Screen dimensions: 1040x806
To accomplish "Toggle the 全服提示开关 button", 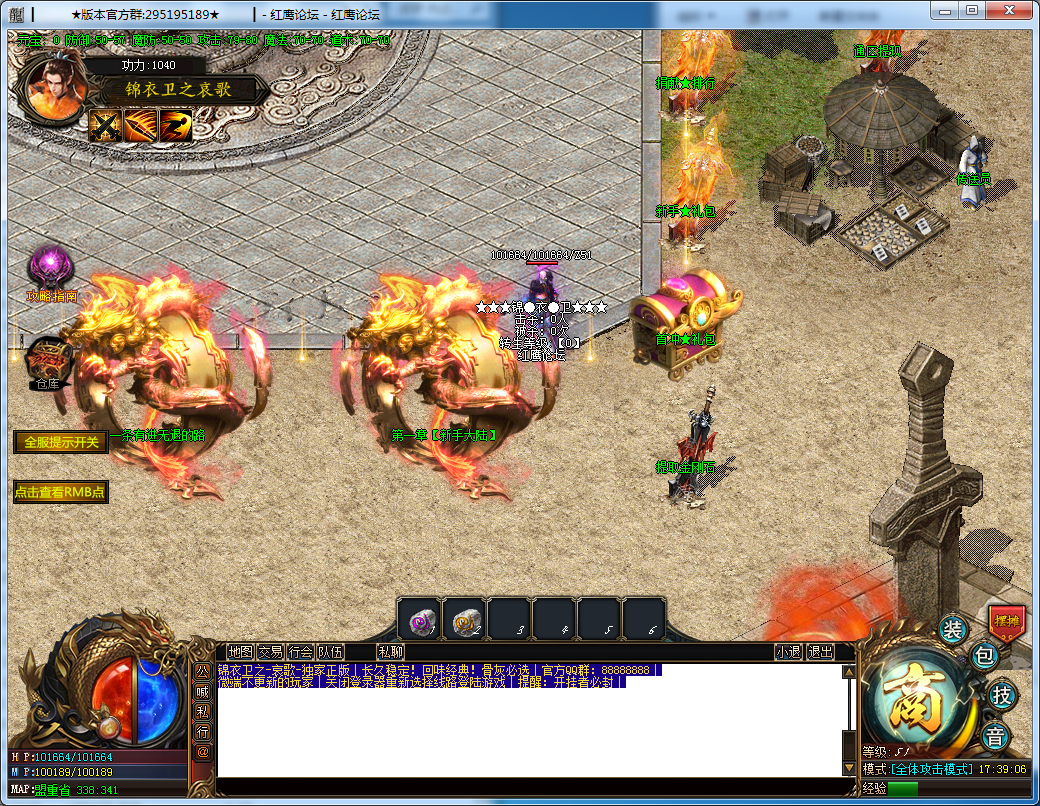I will [61, 442].
